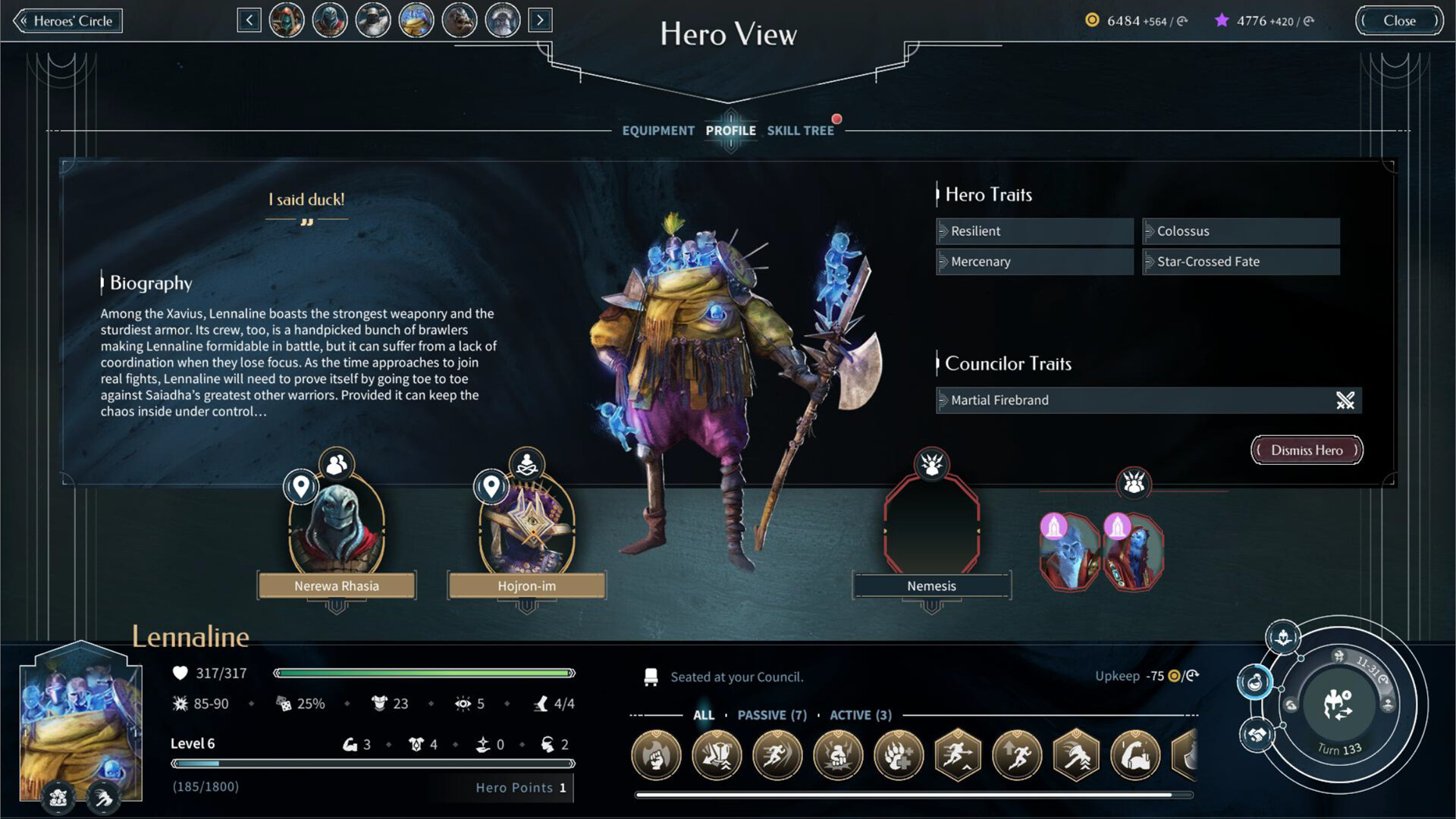
Task: Open the SKILL TREE tab
Action: point(800,130)
